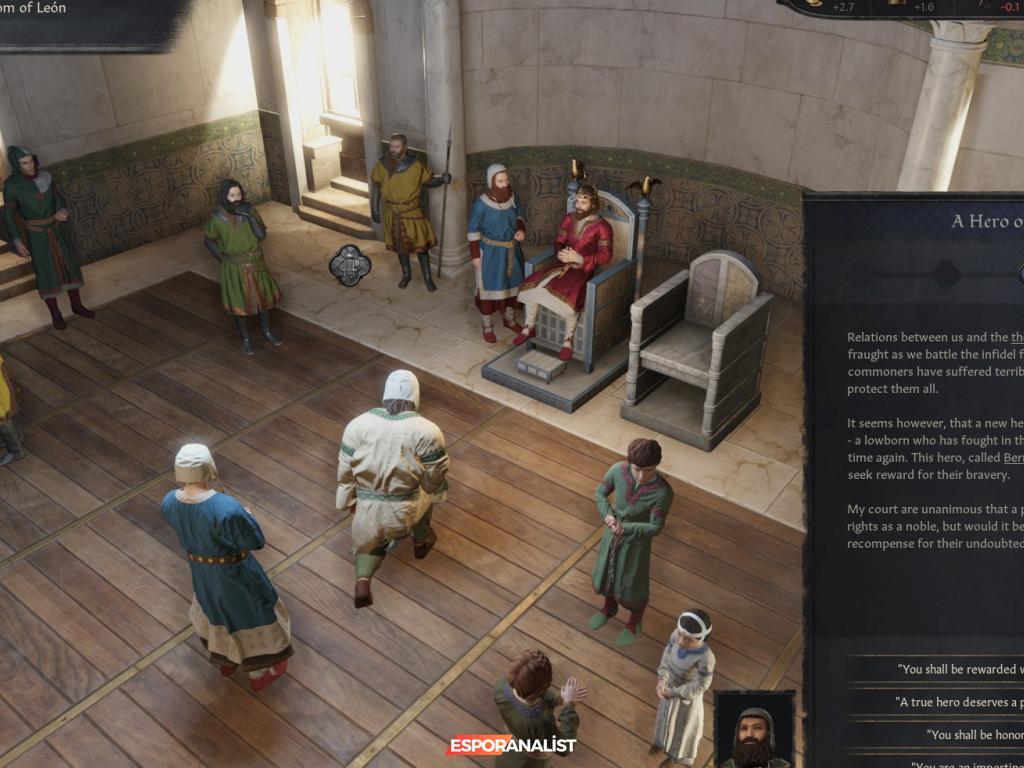Screen dimensions: 1024x768
Task: Click the ornate court marker icon by the steps
Action: [350, 265]
